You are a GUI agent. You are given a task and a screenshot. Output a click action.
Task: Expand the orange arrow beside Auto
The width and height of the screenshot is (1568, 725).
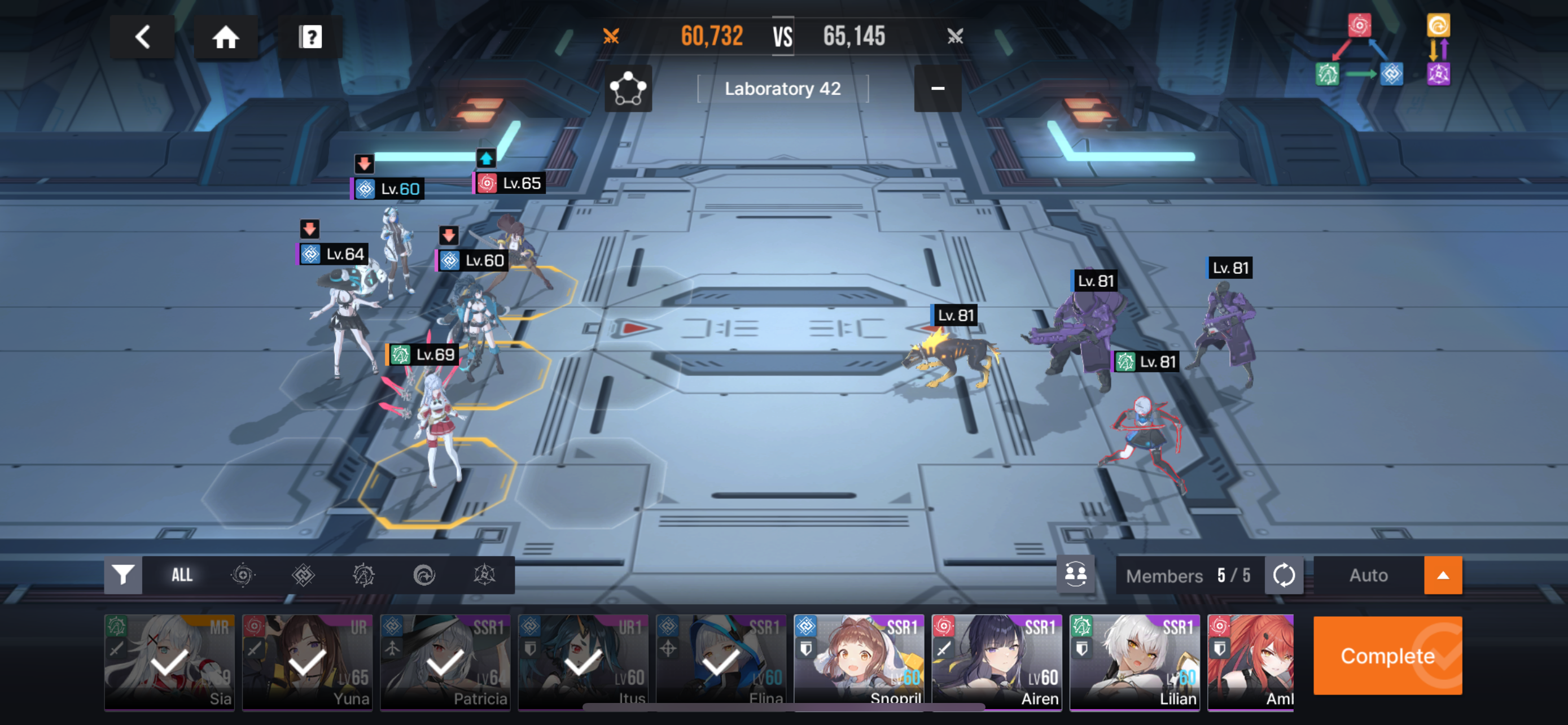pyautogui.click(x=1443, y=575)
